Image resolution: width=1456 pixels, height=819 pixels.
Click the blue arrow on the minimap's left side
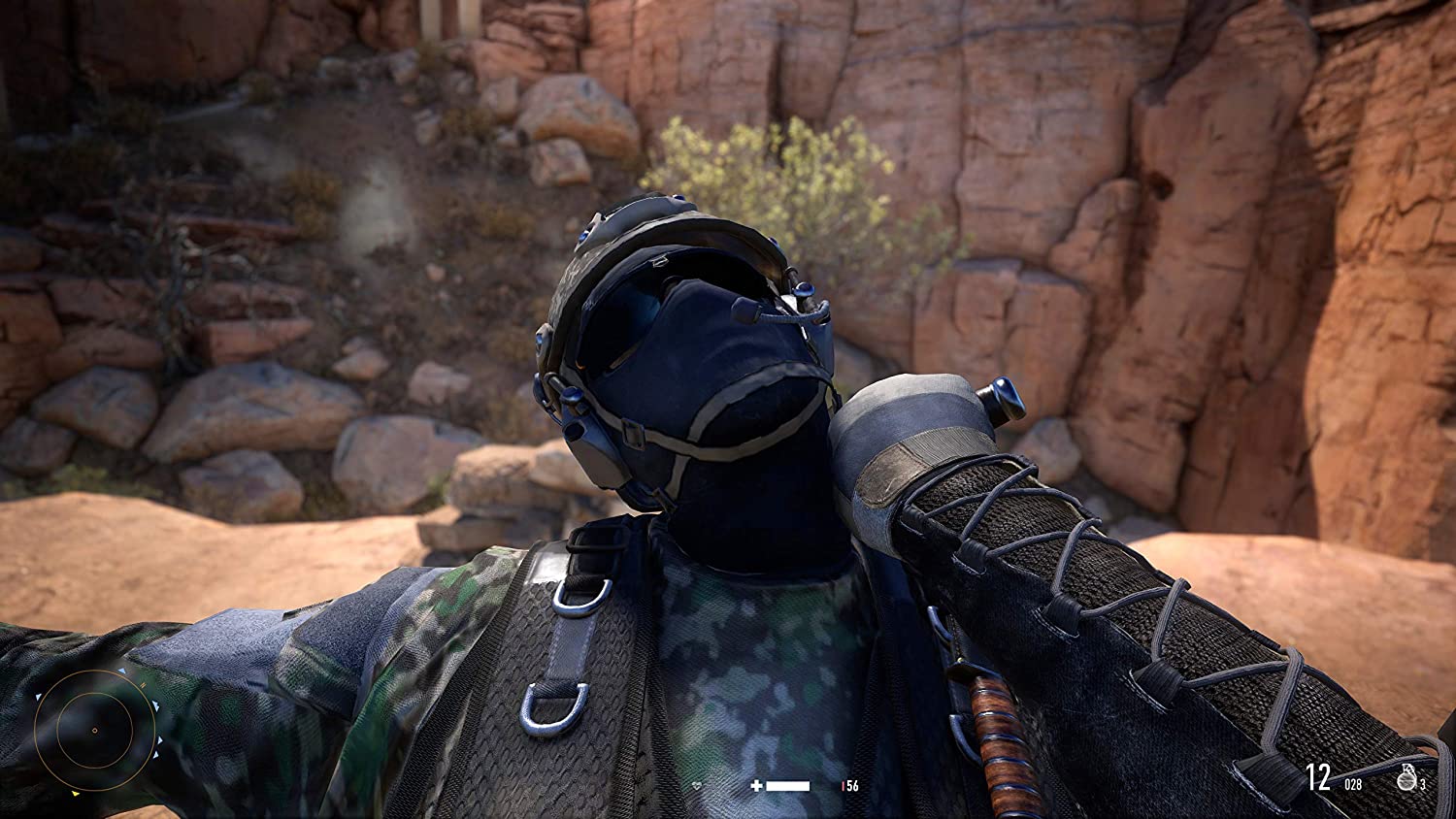coord(38,696)
